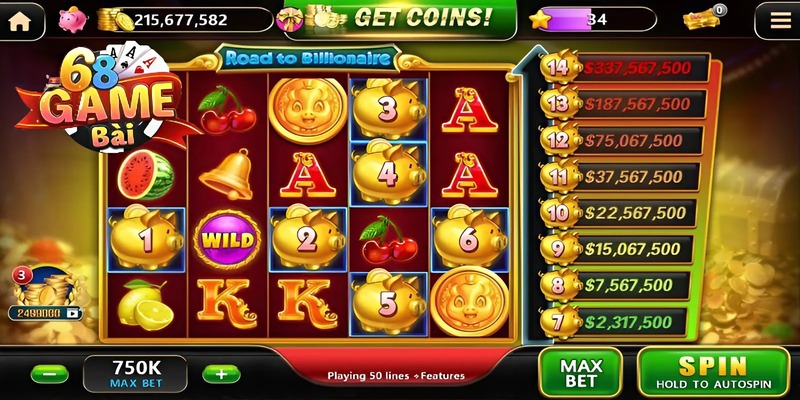Viewport: 800px width, 400px height.
Task: Open the Road to Billionaire banner
Action: pos(306,58)
